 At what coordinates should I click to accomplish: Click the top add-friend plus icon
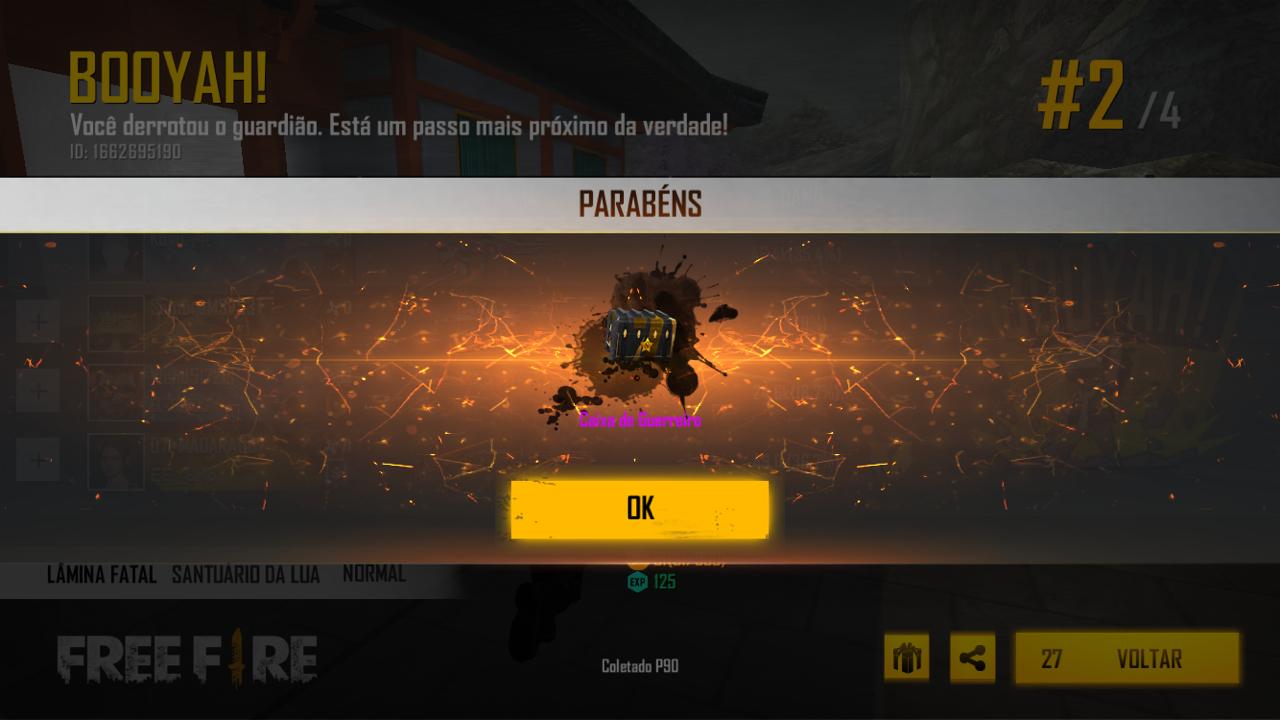[38, 322]
